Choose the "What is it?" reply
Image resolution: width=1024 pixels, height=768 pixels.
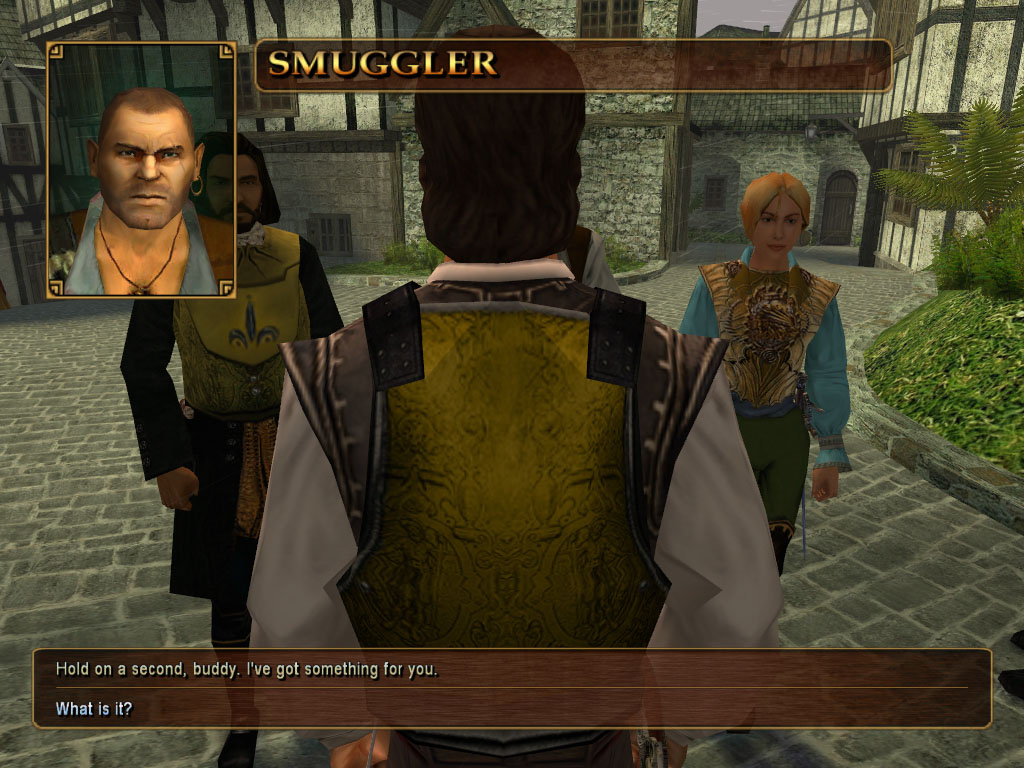point(94,709)
